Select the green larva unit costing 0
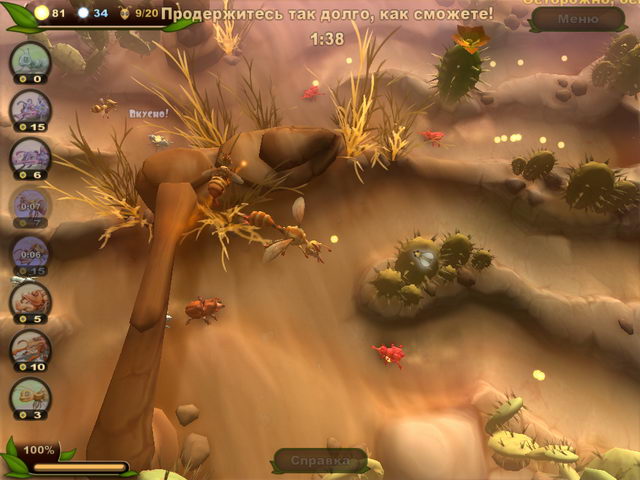 [x=30, y=61]
